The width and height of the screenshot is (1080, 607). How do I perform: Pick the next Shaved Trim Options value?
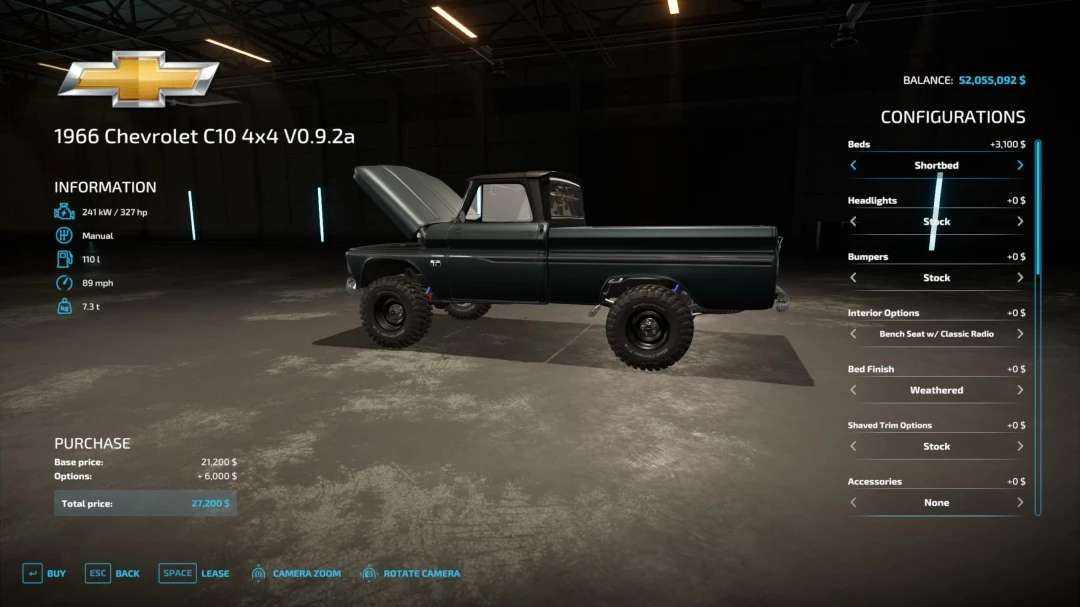pos(1020,446)
